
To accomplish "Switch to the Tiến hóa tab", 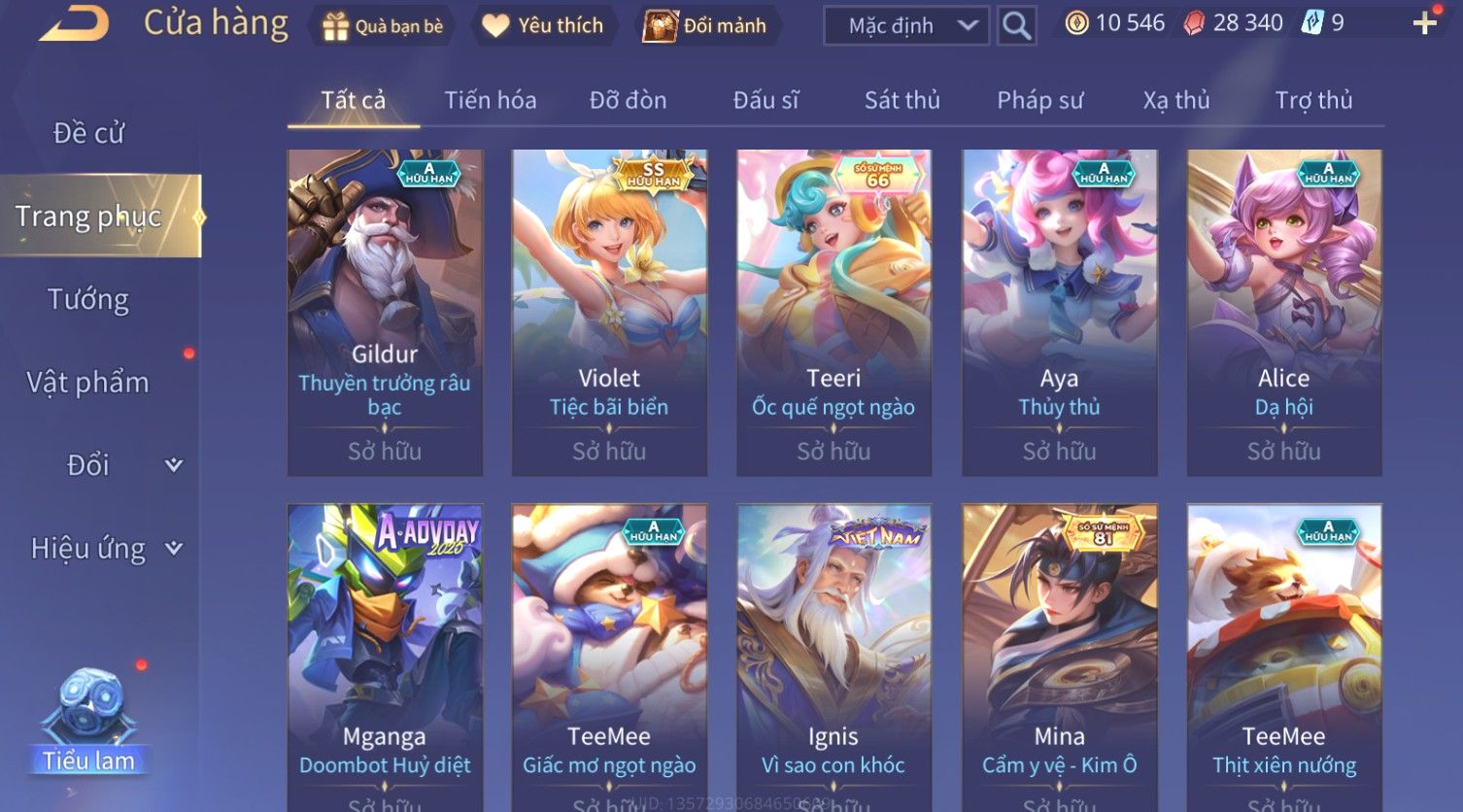I will point(490,100).
